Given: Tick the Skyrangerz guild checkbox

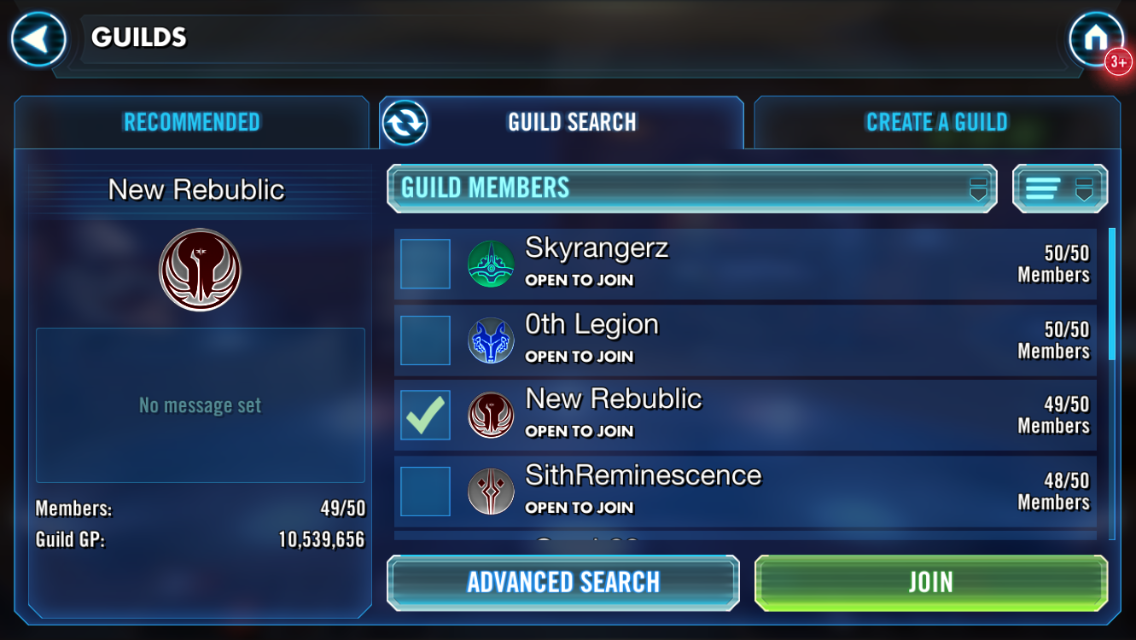Looking at the screenshot, I should (425, 264).
